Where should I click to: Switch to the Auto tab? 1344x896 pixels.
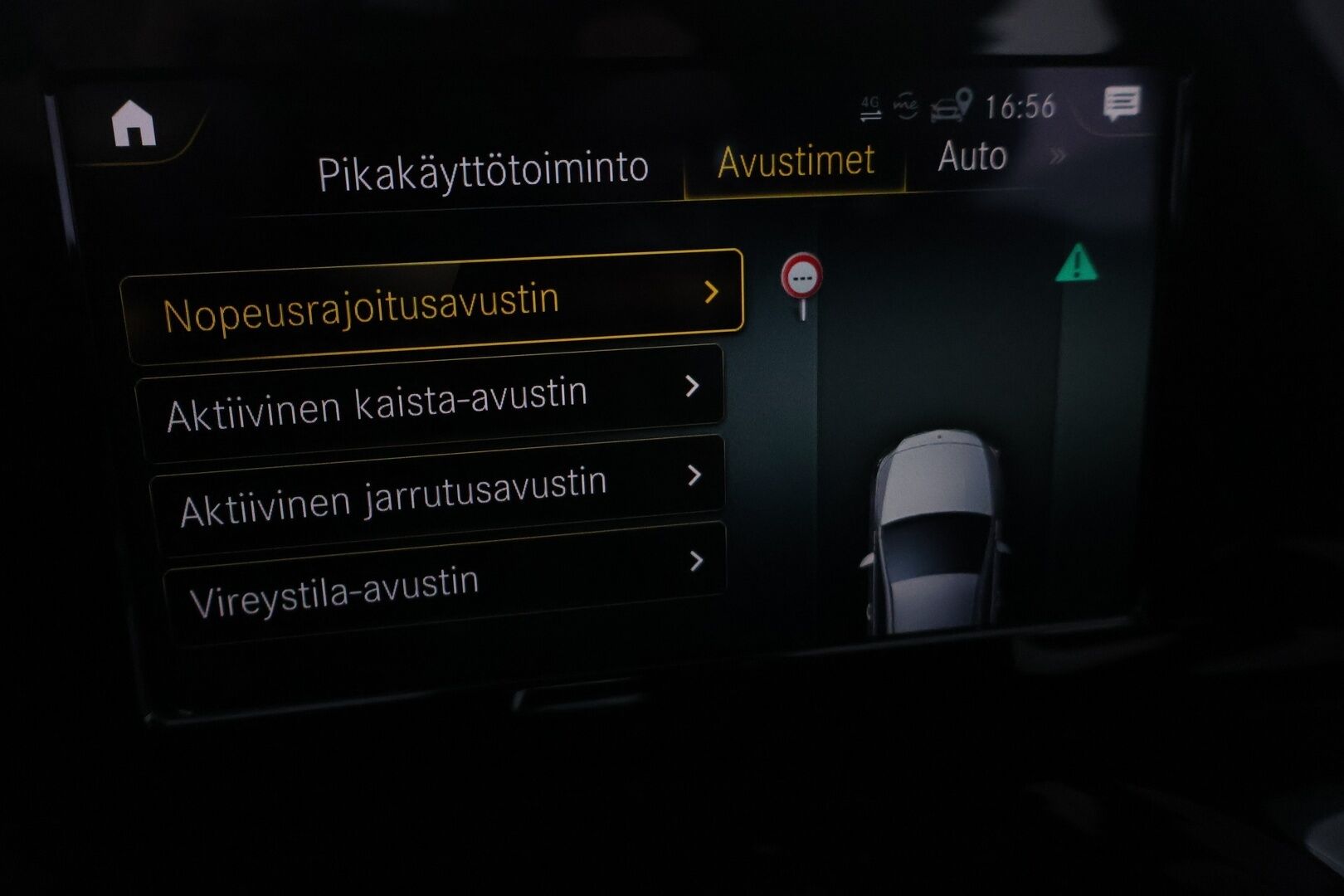pos(972,156)
